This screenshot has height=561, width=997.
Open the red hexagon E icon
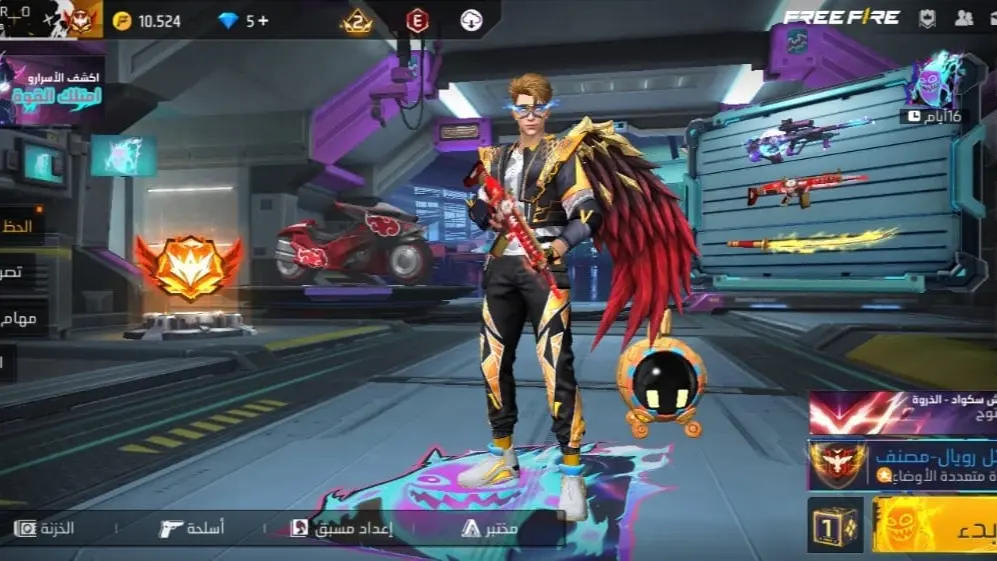(417, 21)
